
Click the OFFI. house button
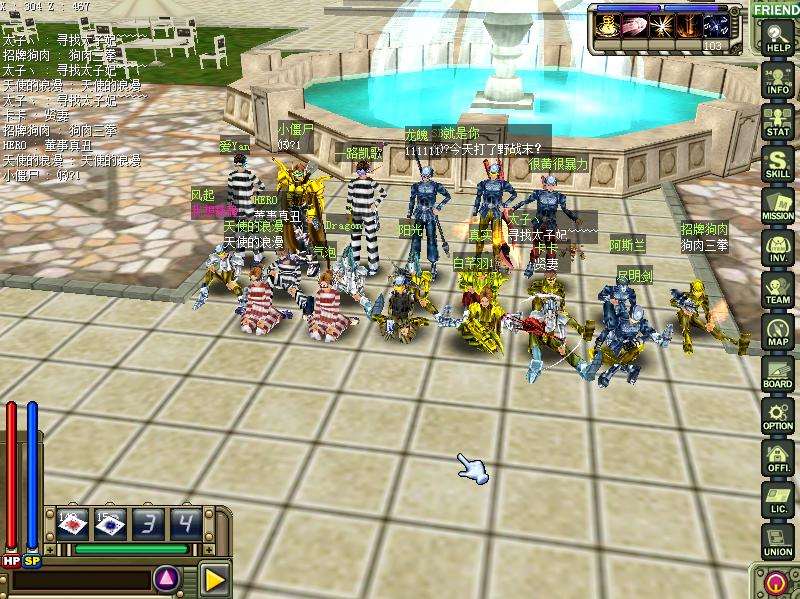point(777,457)
